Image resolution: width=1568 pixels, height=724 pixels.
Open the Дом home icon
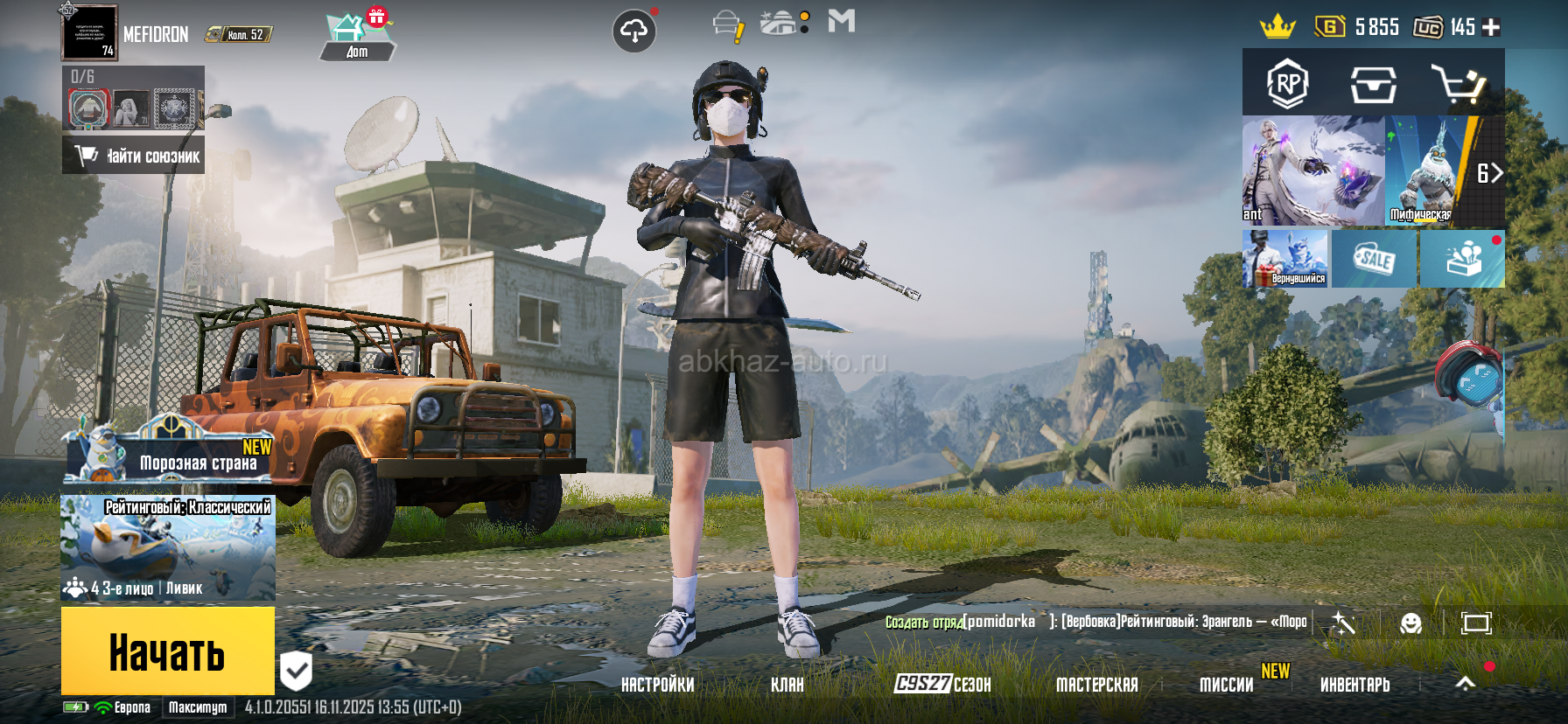pos(356,37)
